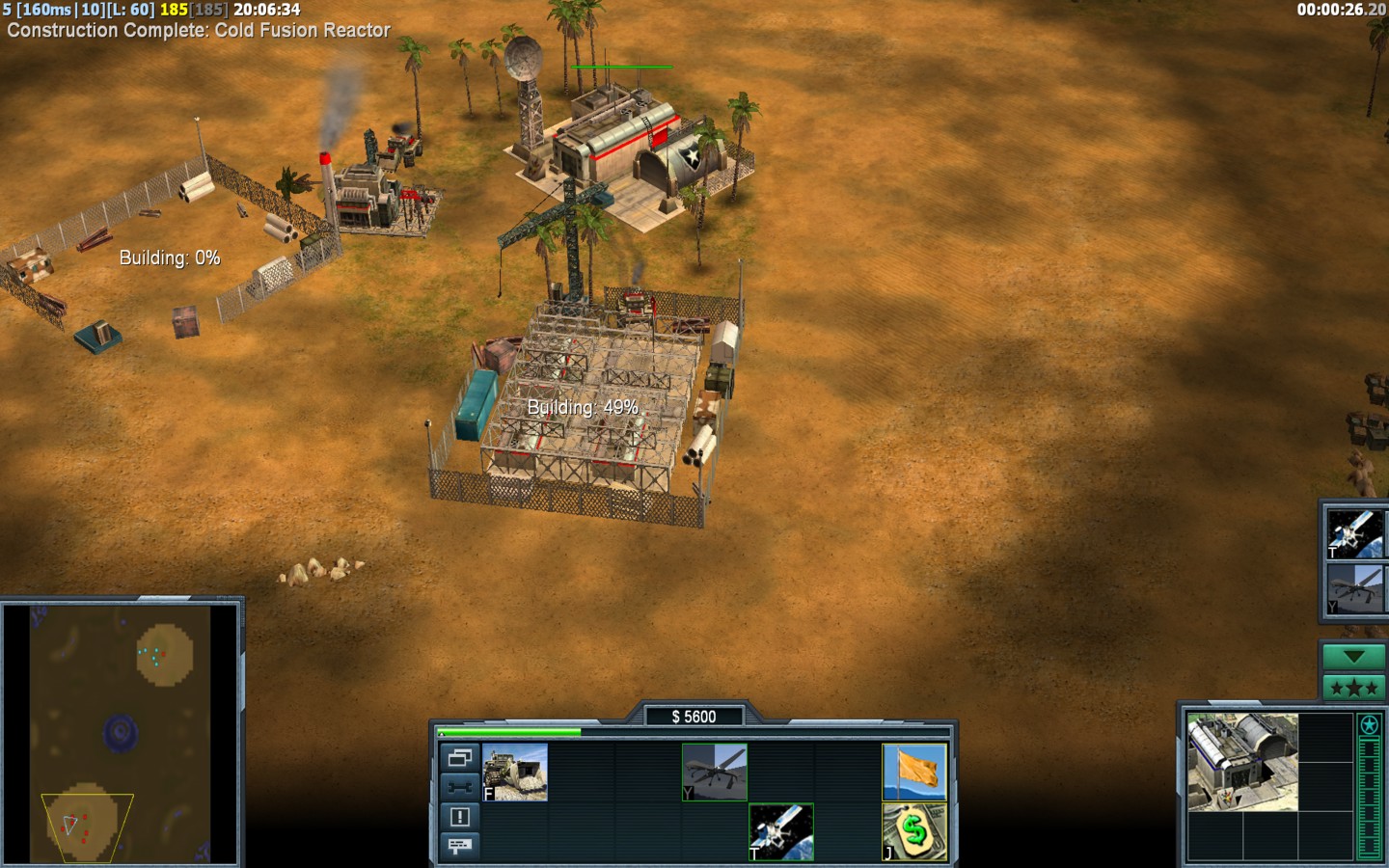Viewport: 1389px width, 868px height.
Task: Open the overlapping-windows options button
Action: [x=460, y=758]
